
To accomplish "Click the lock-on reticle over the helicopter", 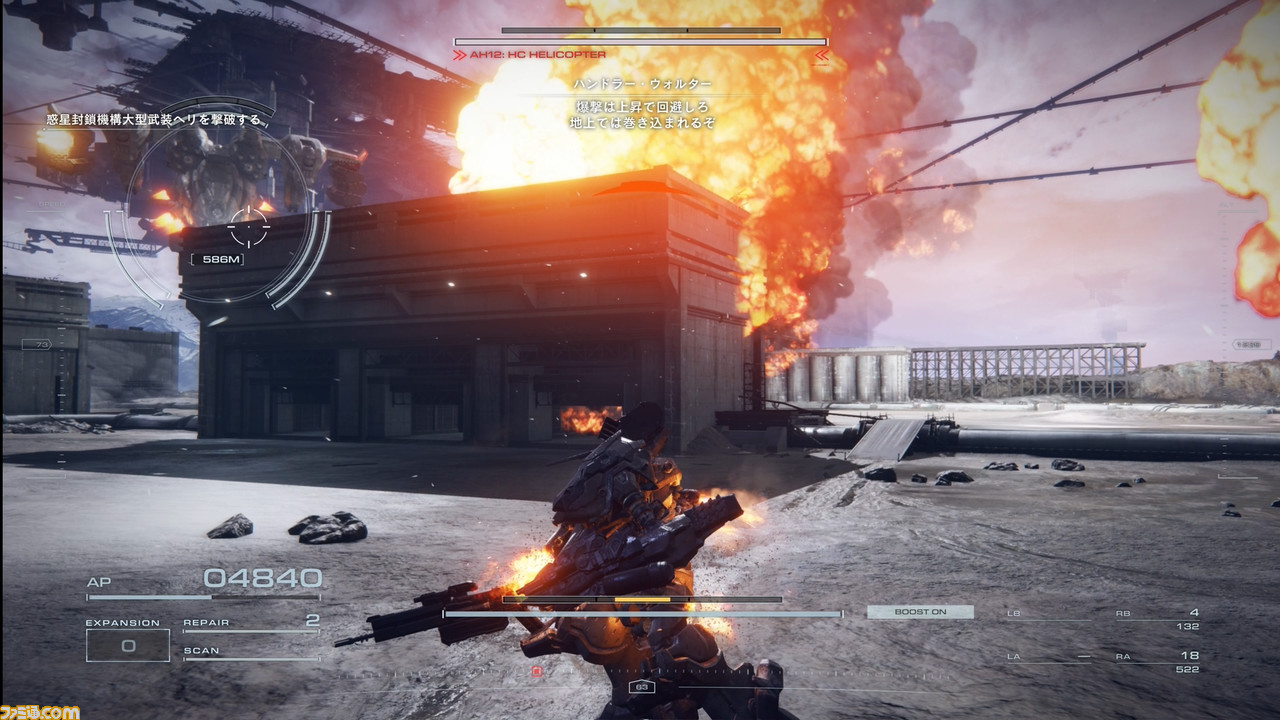I will [248, 228].
